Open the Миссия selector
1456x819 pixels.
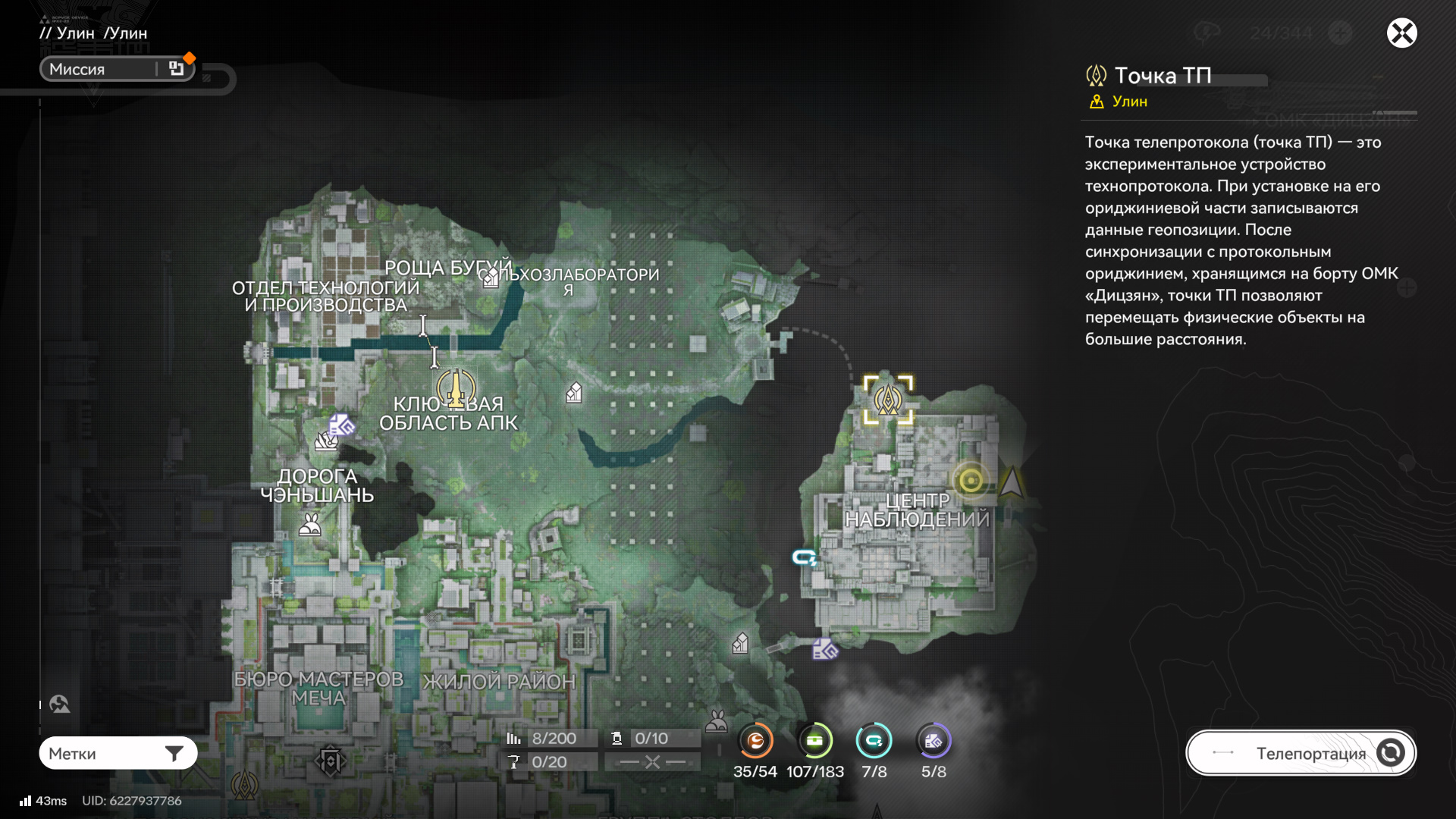pyautogui.click(x=118, y=69)
